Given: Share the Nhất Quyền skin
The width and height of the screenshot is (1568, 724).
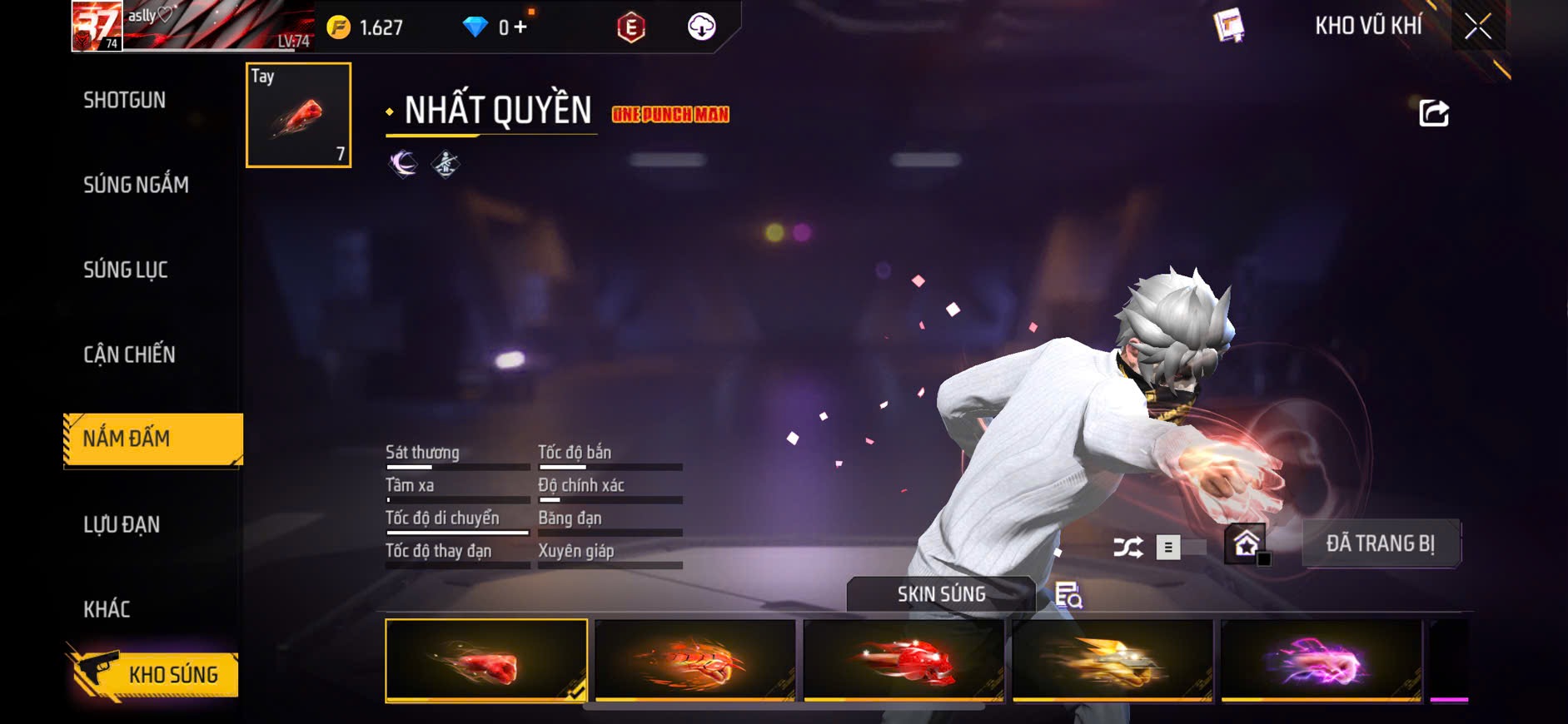Looking at the screenshot, I should click(1433, 112).
